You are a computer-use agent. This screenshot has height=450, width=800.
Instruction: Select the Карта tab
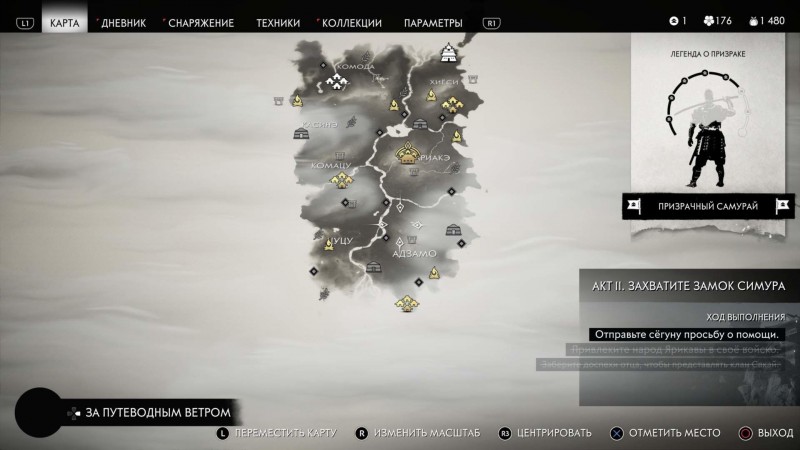(x=65, y=22)
